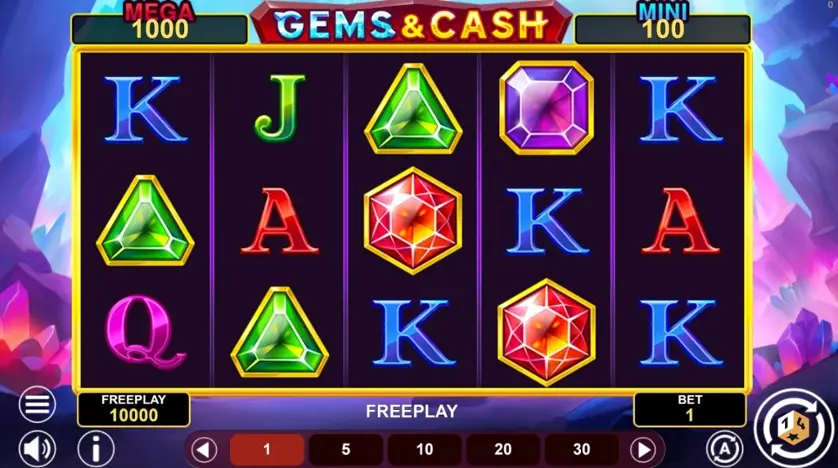
Task: Click the right bet arrow
Action: pos(643,449)
